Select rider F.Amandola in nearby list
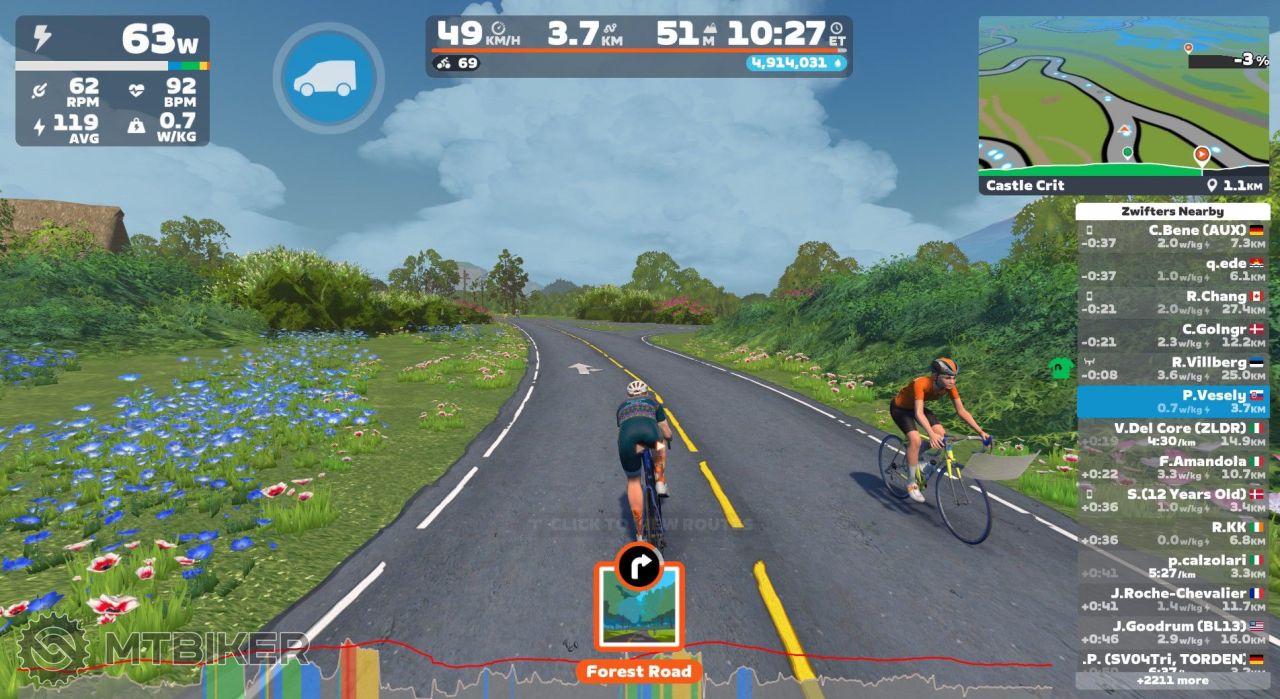This screenshot has width=1280, height=699. coord(1172,467)
